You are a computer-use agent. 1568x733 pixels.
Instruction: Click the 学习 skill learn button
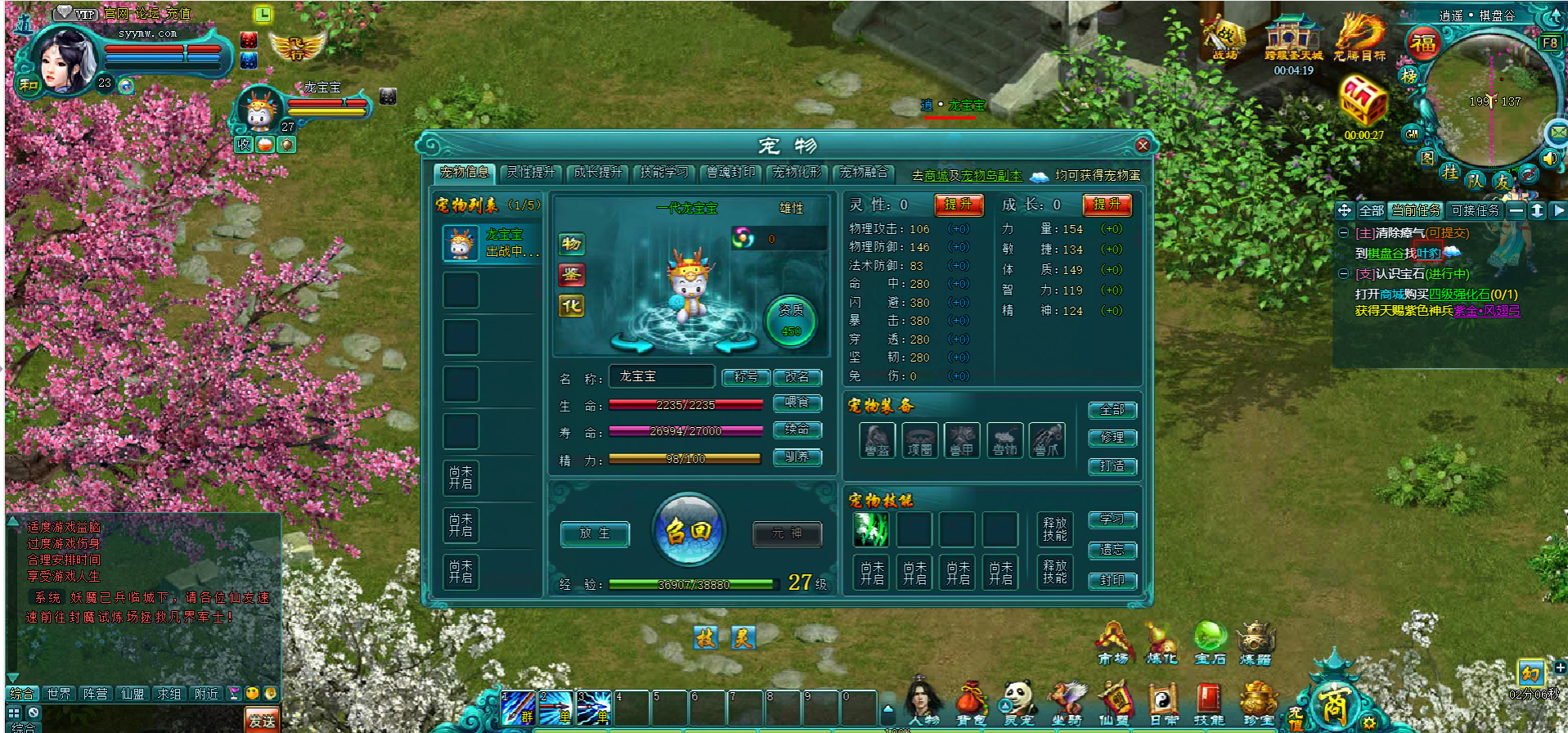1112,519
